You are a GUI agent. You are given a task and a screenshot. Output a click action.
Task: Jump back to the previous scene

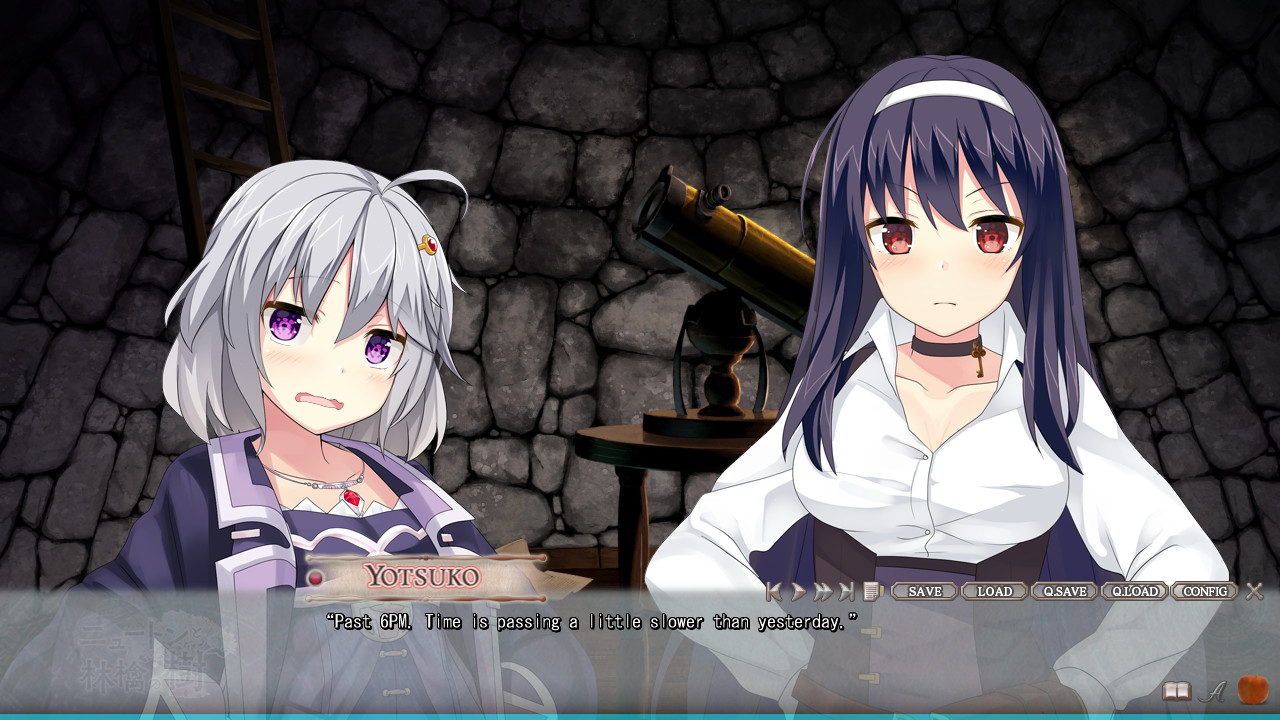[773, 591]
